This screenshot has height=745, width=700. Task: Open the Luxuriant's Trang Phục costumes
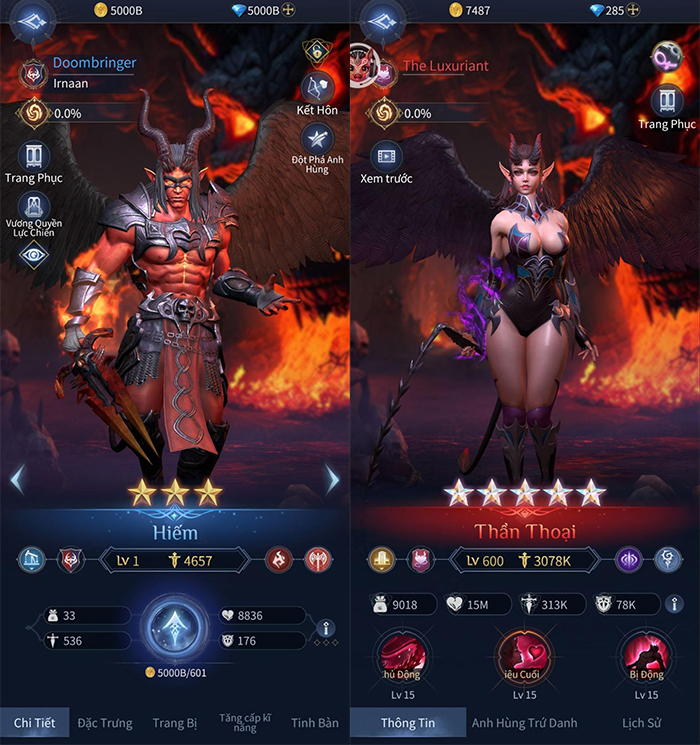point(667,102)
